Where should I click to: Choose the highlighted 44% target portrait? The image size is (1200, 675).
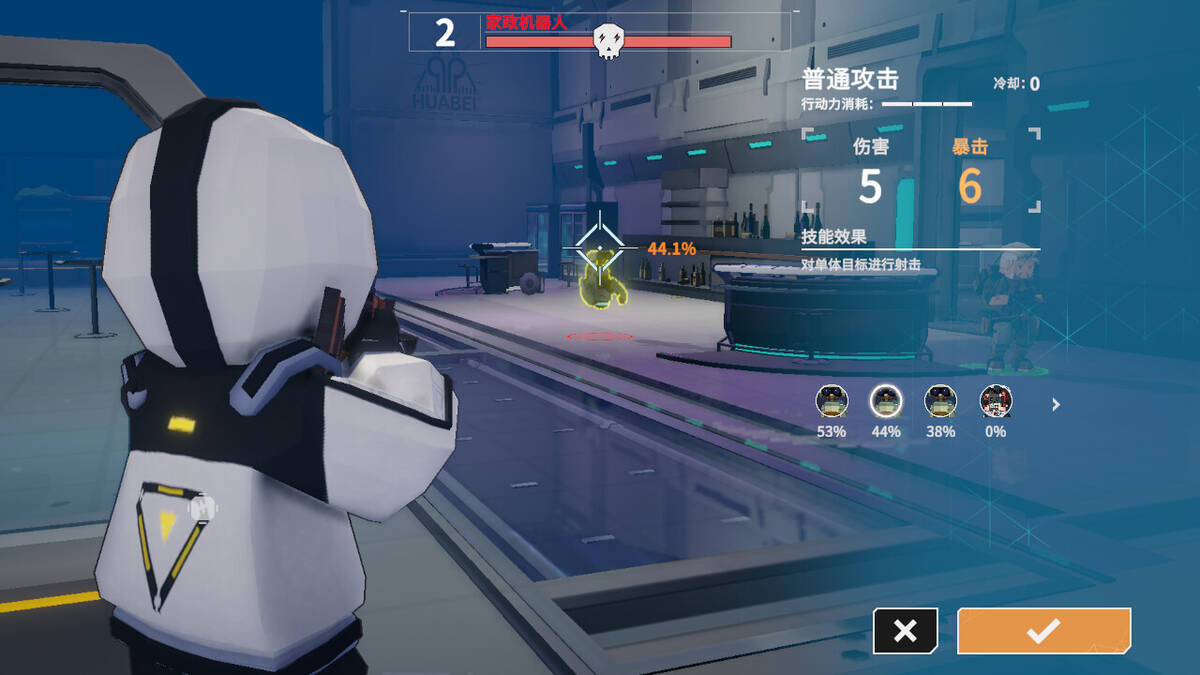click(x=886, y=401)
